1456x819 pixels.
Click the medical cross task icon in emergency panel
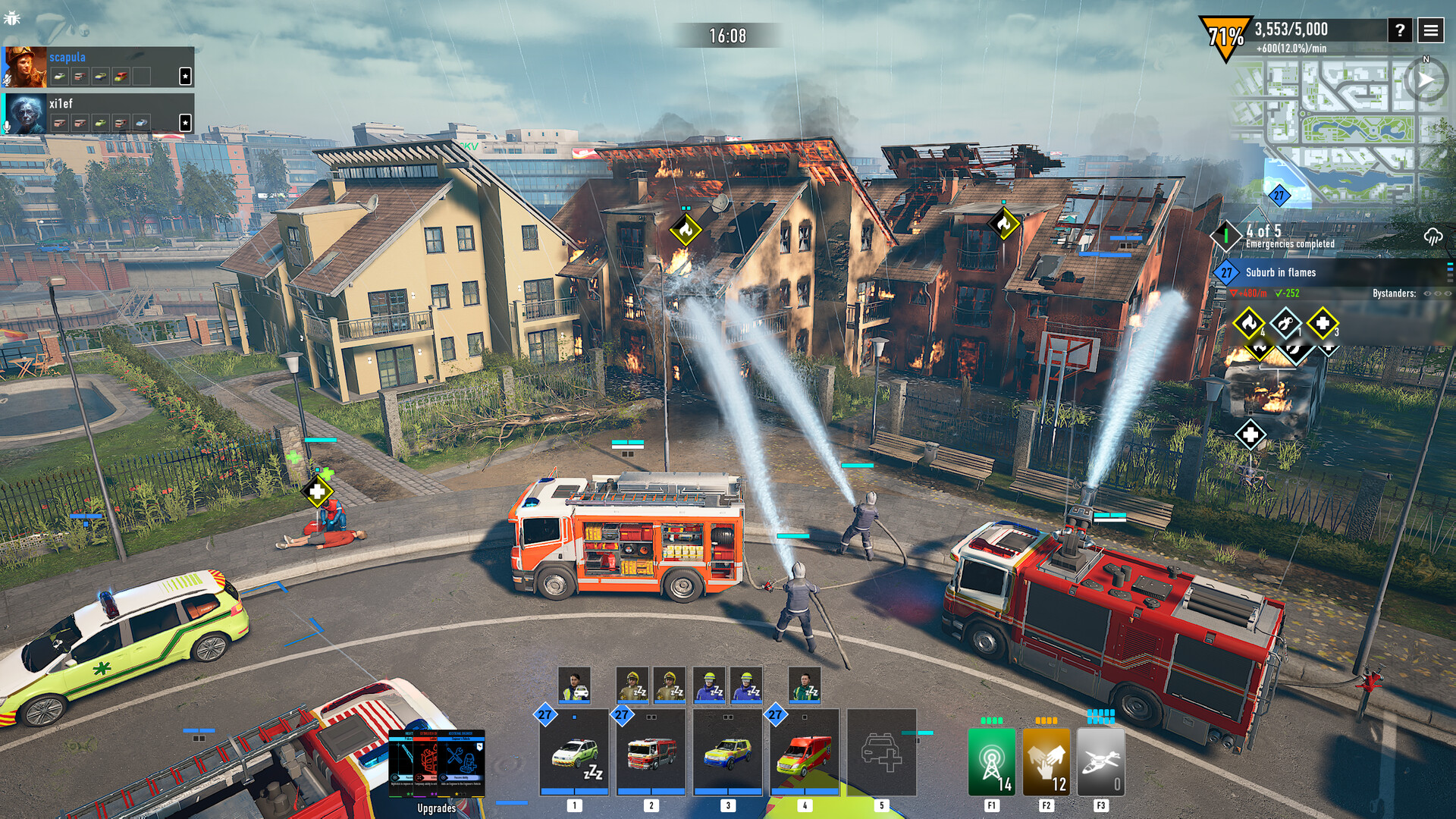point(1322,324)
